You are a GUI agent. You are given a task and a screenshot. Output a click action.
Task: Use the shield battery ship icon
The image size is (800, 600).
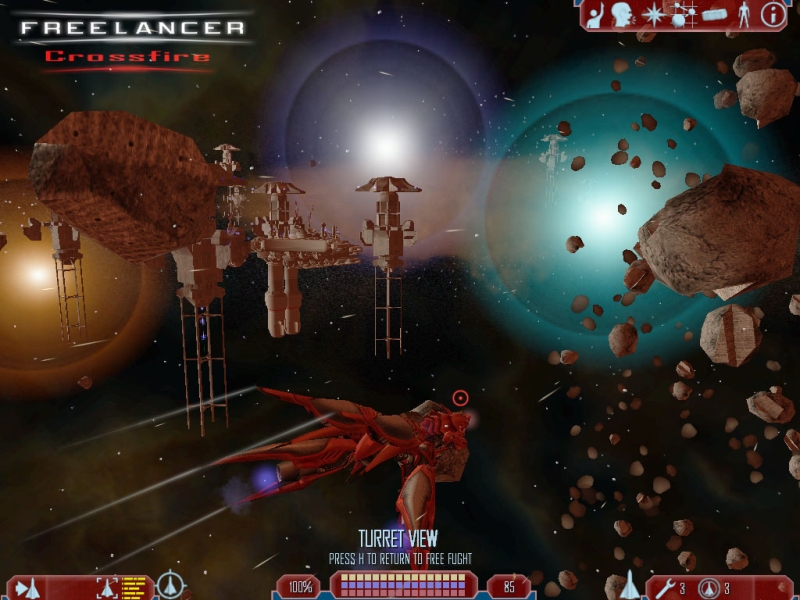click(709, 587)
